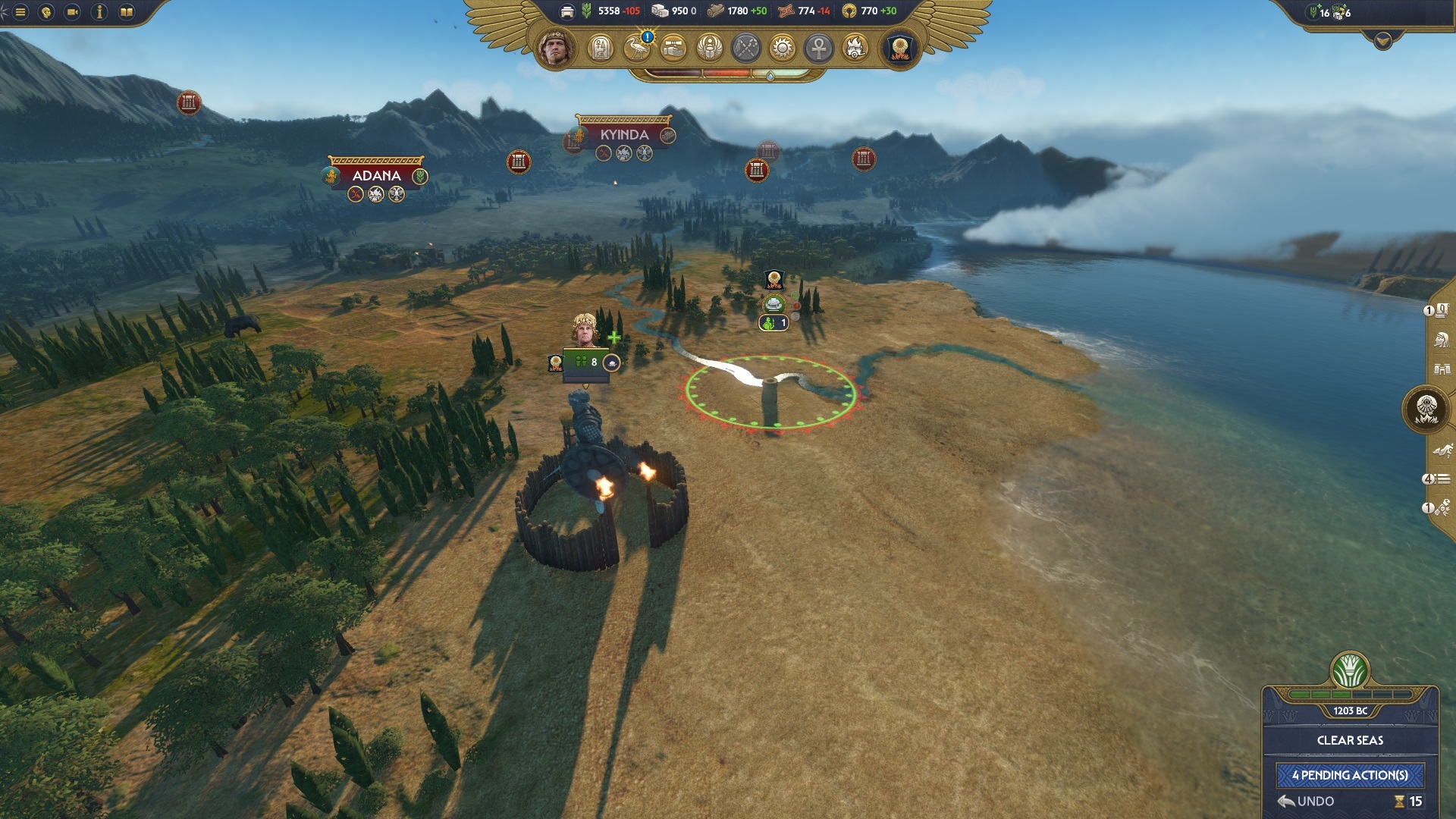Select the faction leader portrait
Viewport: 1456px width, 819px height.
tap(556, 49)
